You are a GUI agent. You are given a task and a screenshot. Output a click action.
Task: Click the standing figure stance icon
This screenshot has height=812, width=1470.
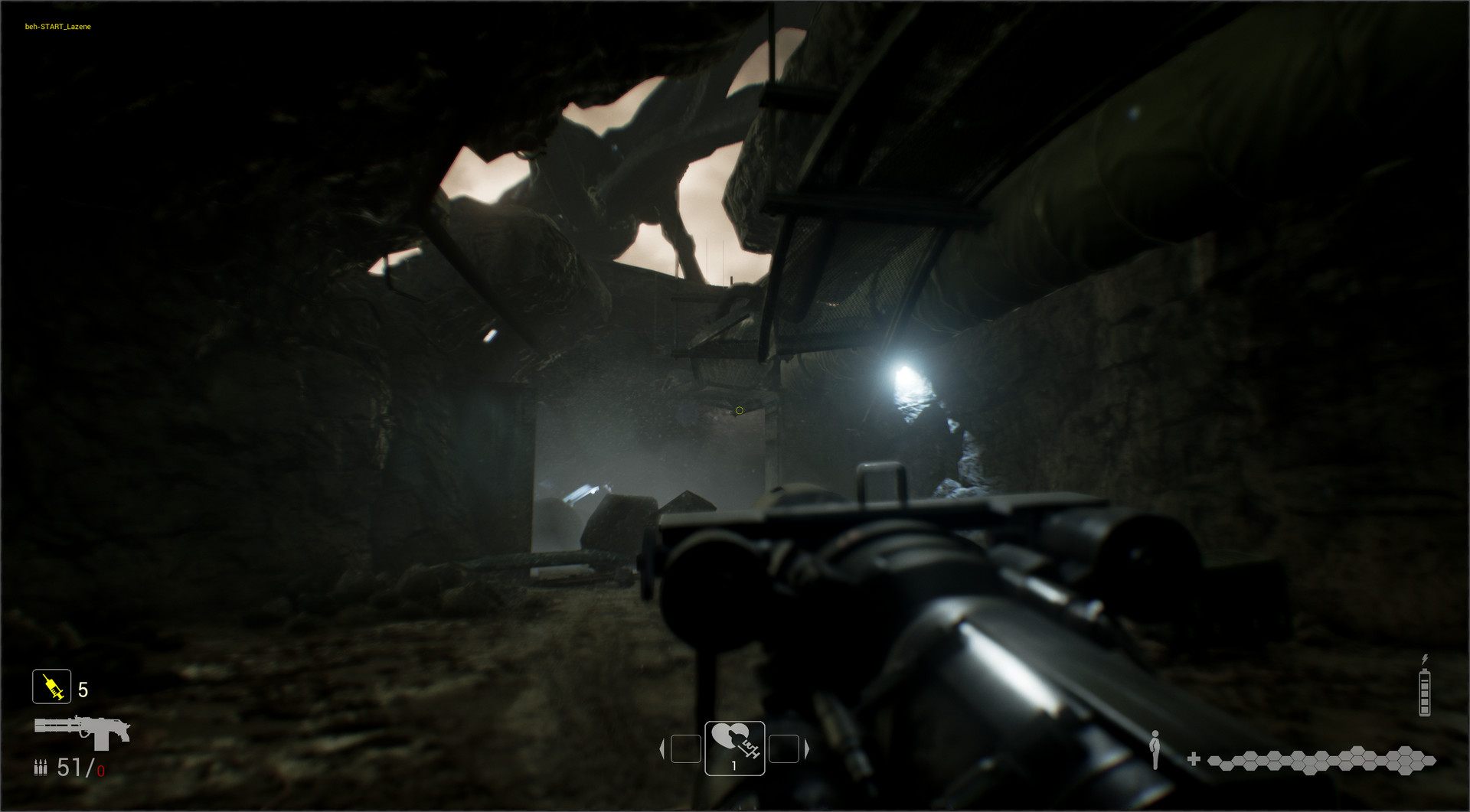pos(1155,749)
